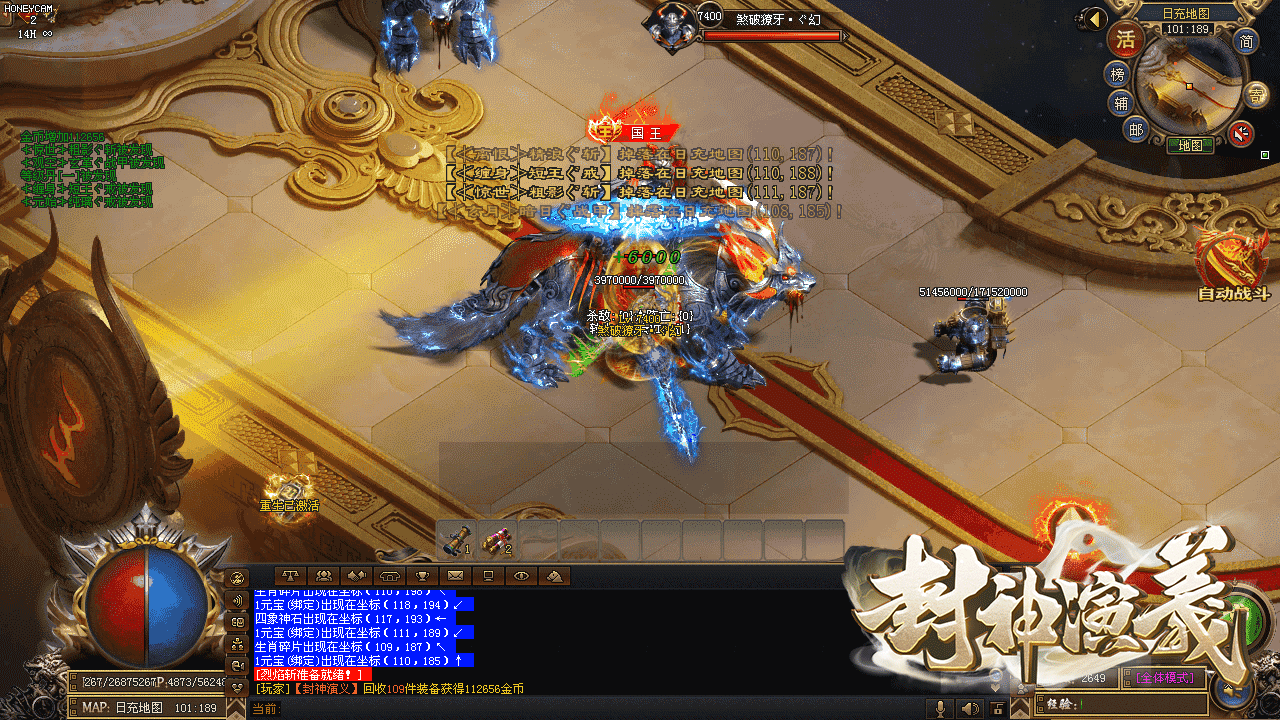
Task: Click the microphone voice button
Action: pos(939,708)
